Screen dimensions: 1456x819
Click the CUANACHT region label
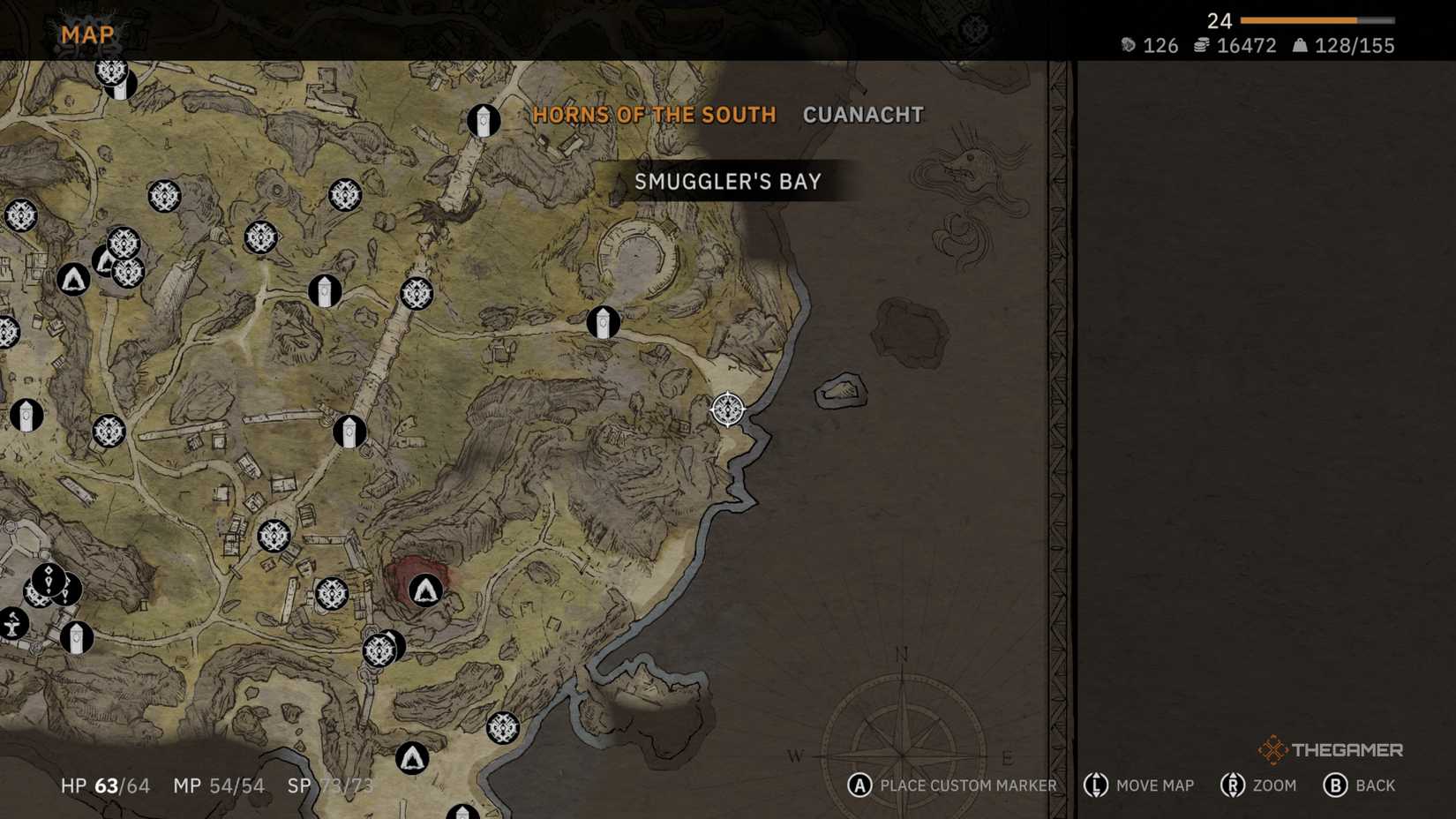click(862, 114)
